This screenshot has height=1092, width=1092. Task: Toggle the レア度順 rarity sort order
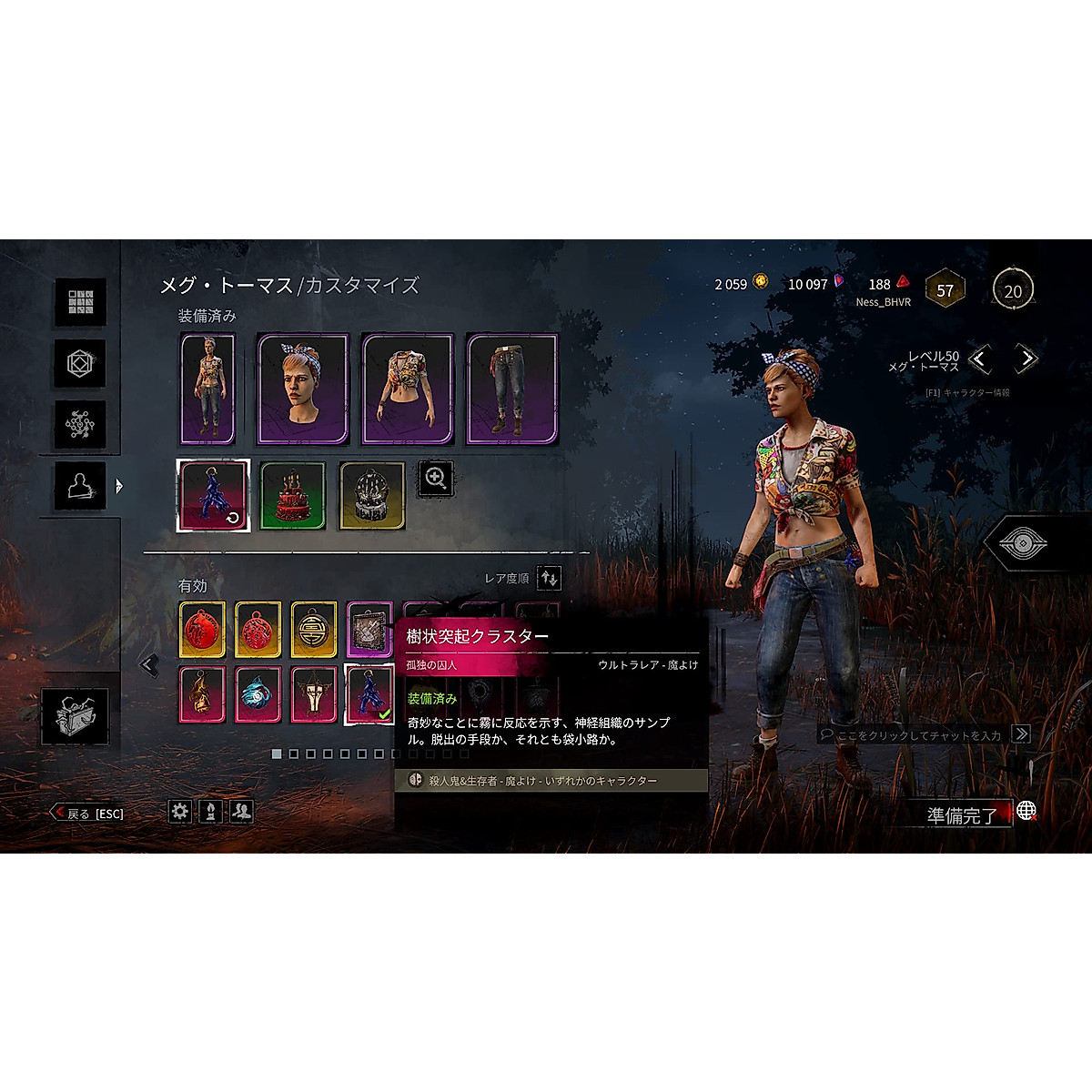click(549, 578)
